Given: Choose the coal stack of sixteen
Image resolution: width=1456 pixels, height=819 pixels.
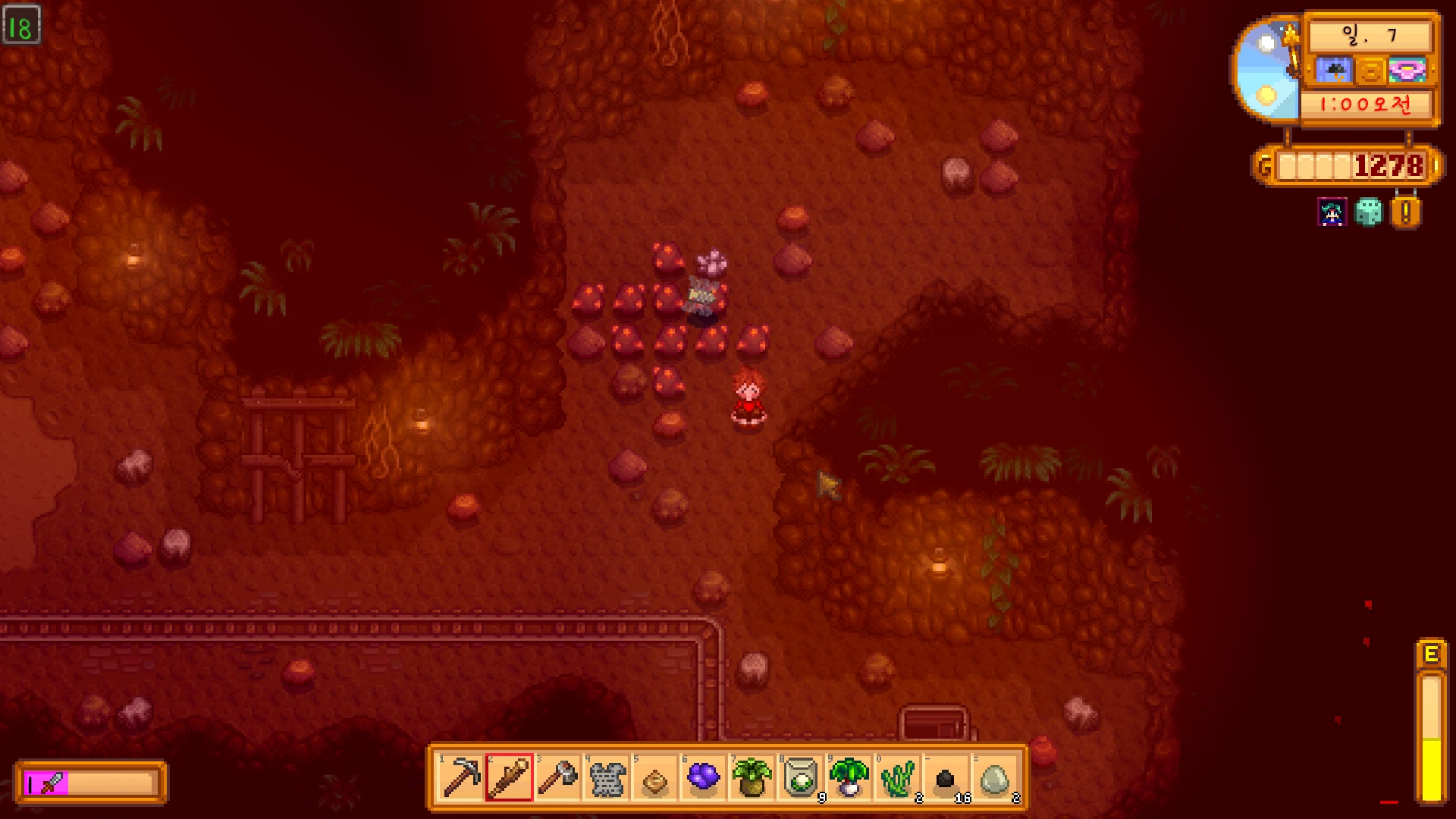Looking at the screenshot, I should click(946, 777).
